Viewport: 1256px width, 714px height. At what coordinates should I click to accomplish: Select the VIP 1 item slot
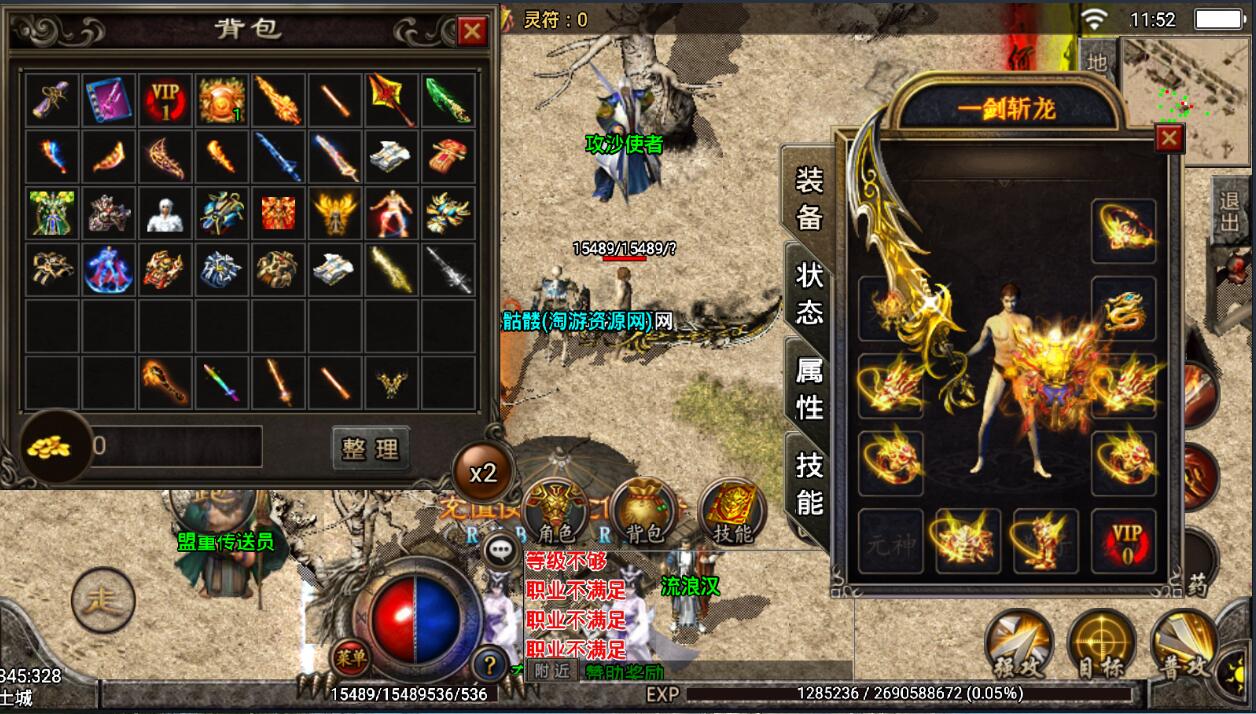pyautogui.click(x=165, y=100)
